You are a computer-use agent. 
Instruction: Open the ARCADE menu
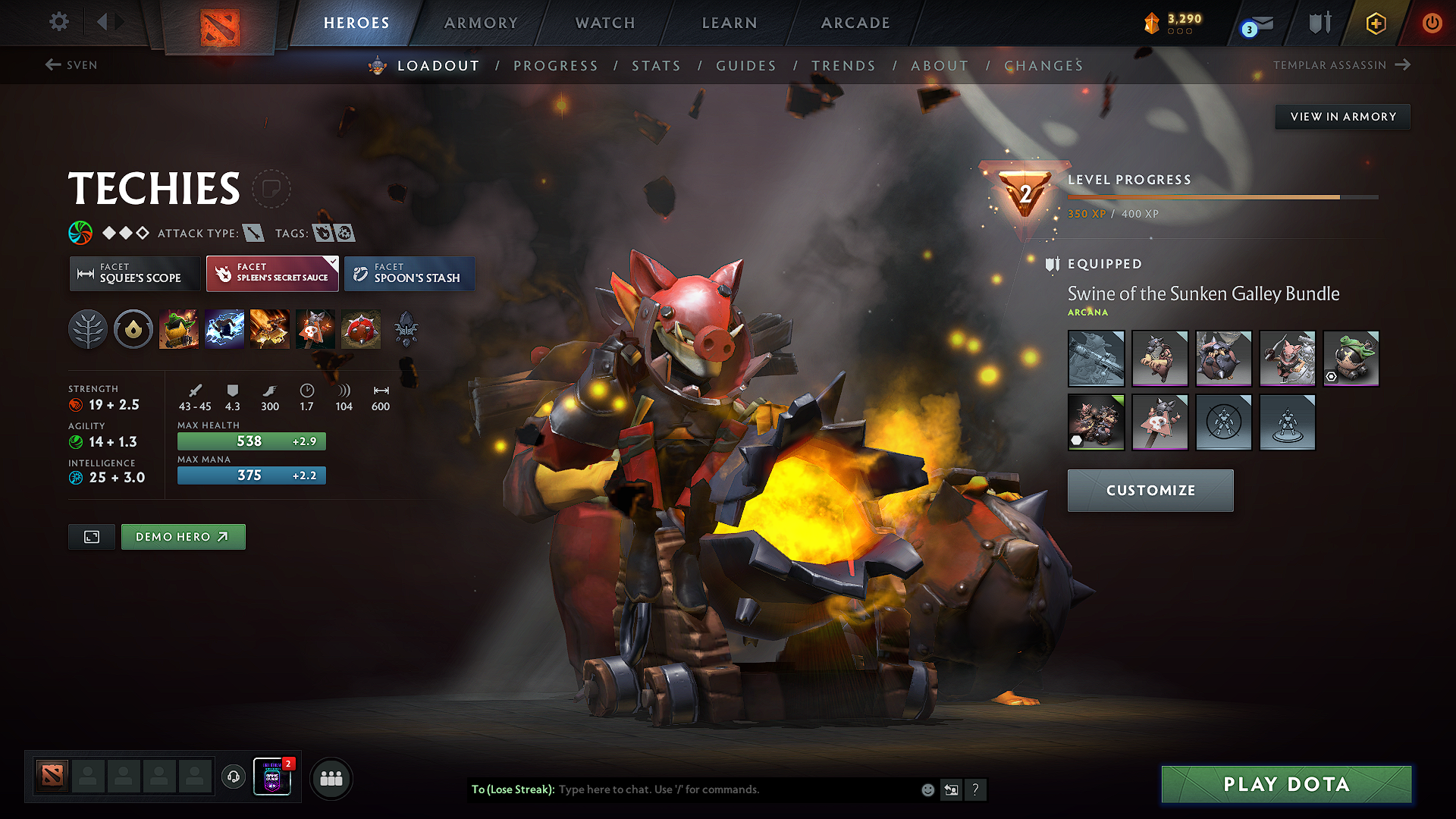[x=855, y=23]
